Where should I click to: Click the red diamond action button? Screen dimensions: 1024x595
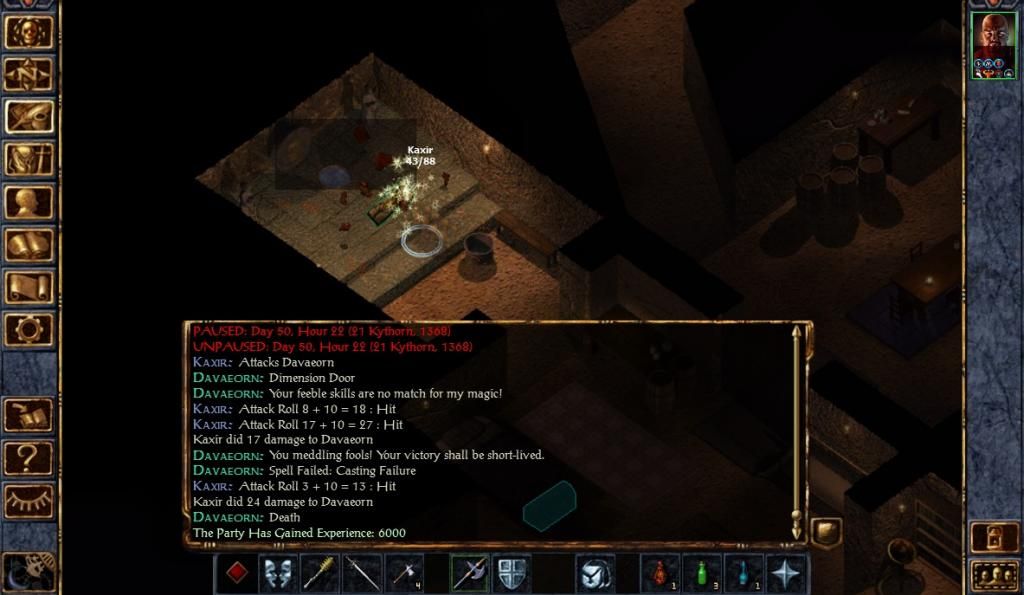point(236,574)
